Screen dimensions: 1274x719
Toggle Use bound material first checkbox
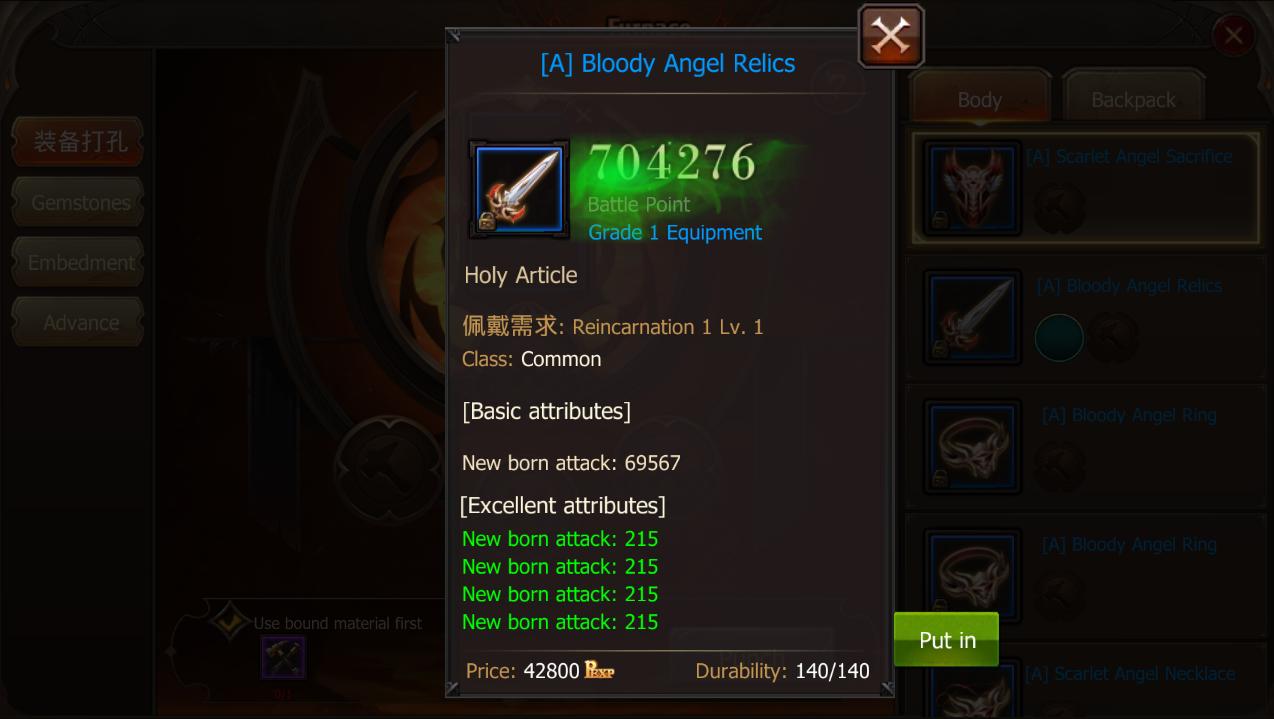pos(228,622)
